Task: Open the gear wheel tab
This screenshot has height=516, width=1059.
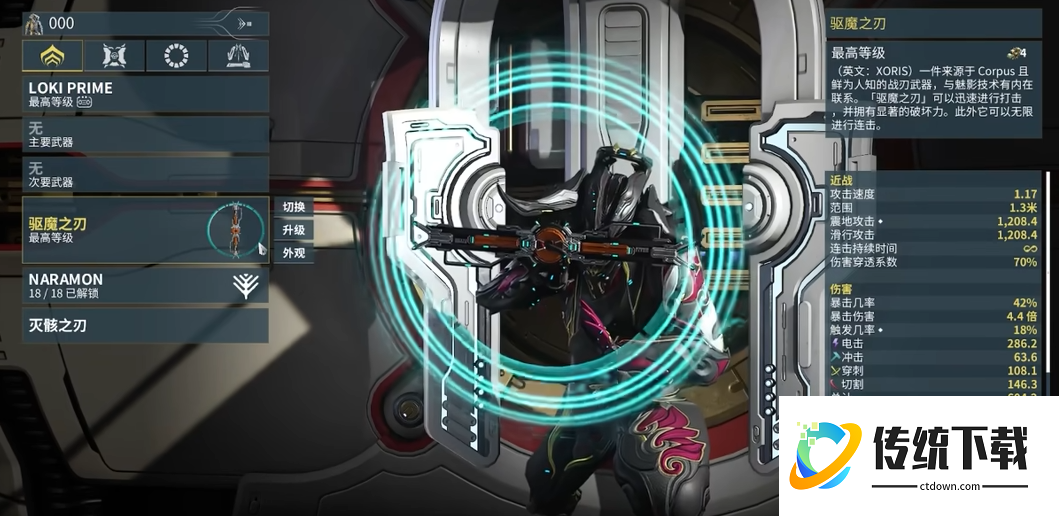Action: (175, 56)
